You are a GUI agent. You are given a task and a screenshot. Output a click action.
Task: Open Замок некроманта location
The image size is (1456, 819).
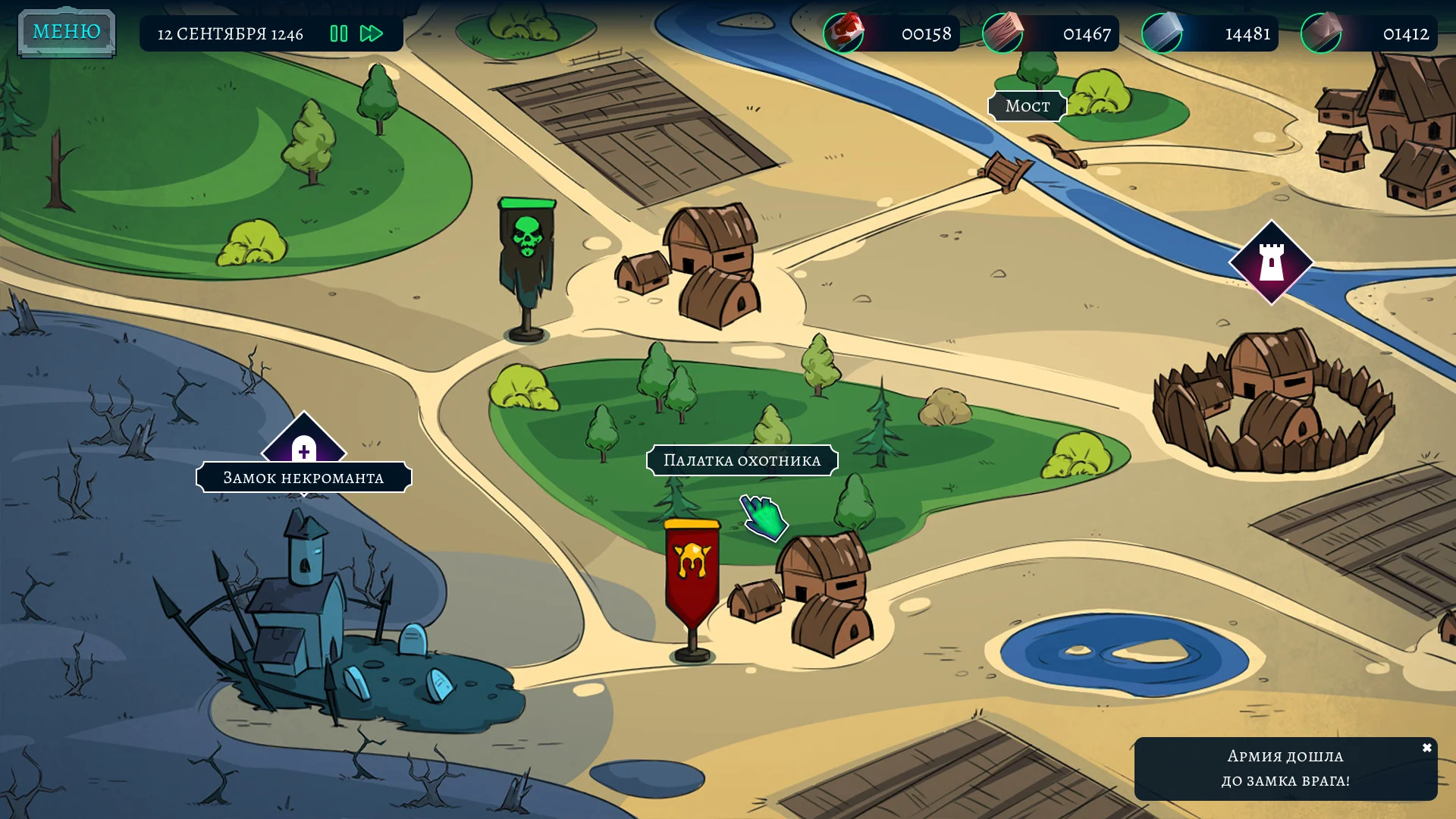[303, 477]
